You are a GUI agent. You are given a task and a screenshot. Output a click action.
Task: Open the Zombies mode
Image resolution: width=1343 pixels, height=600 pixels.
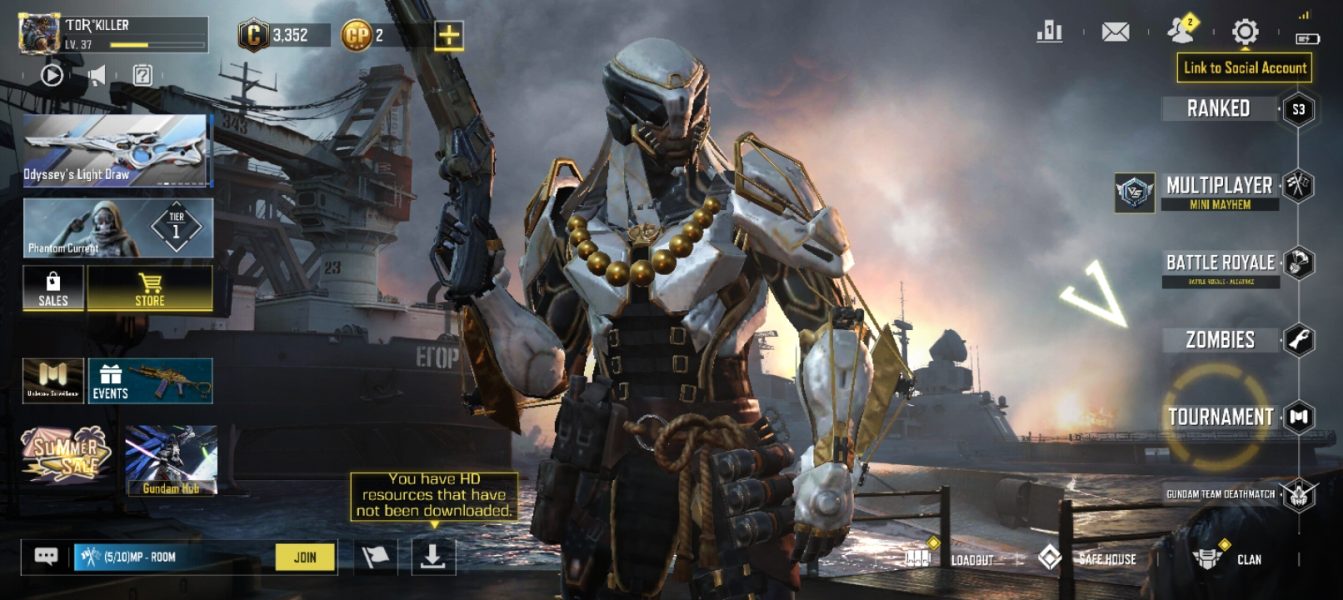click(x=1220, y=340)
